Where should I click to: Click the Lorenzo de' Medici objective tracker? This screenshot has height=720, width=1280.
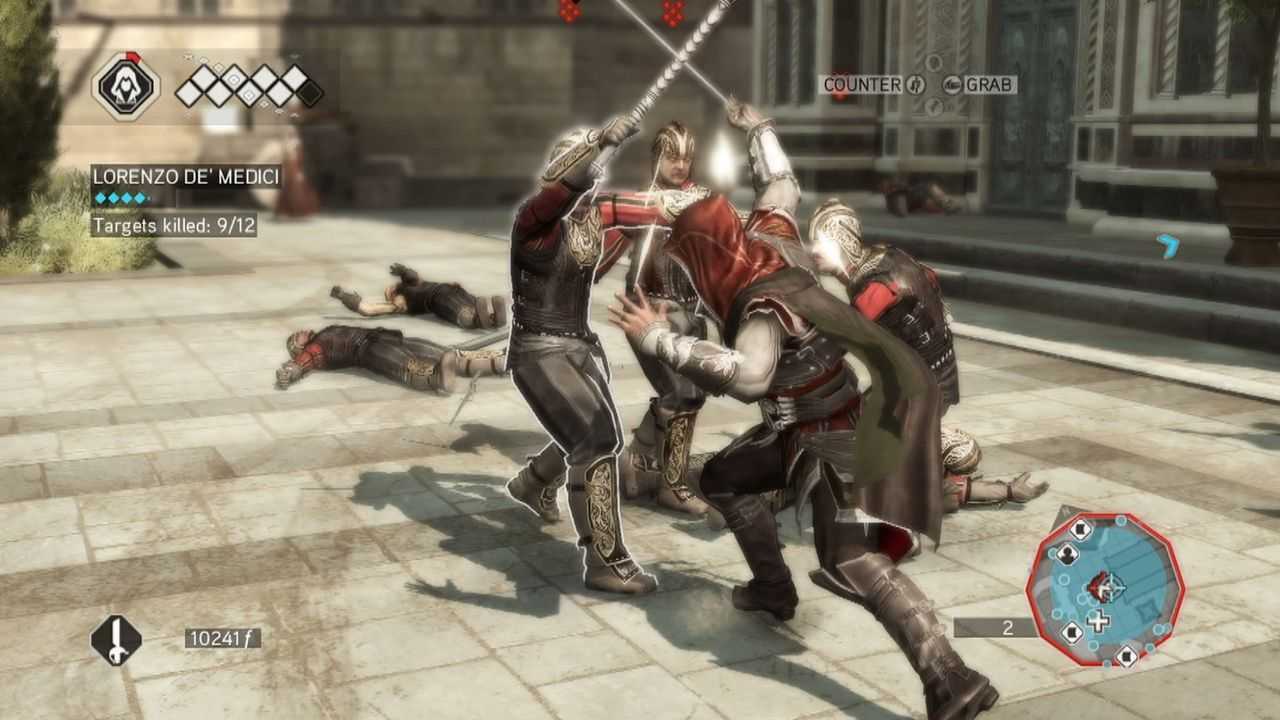[x=186, y=177]
